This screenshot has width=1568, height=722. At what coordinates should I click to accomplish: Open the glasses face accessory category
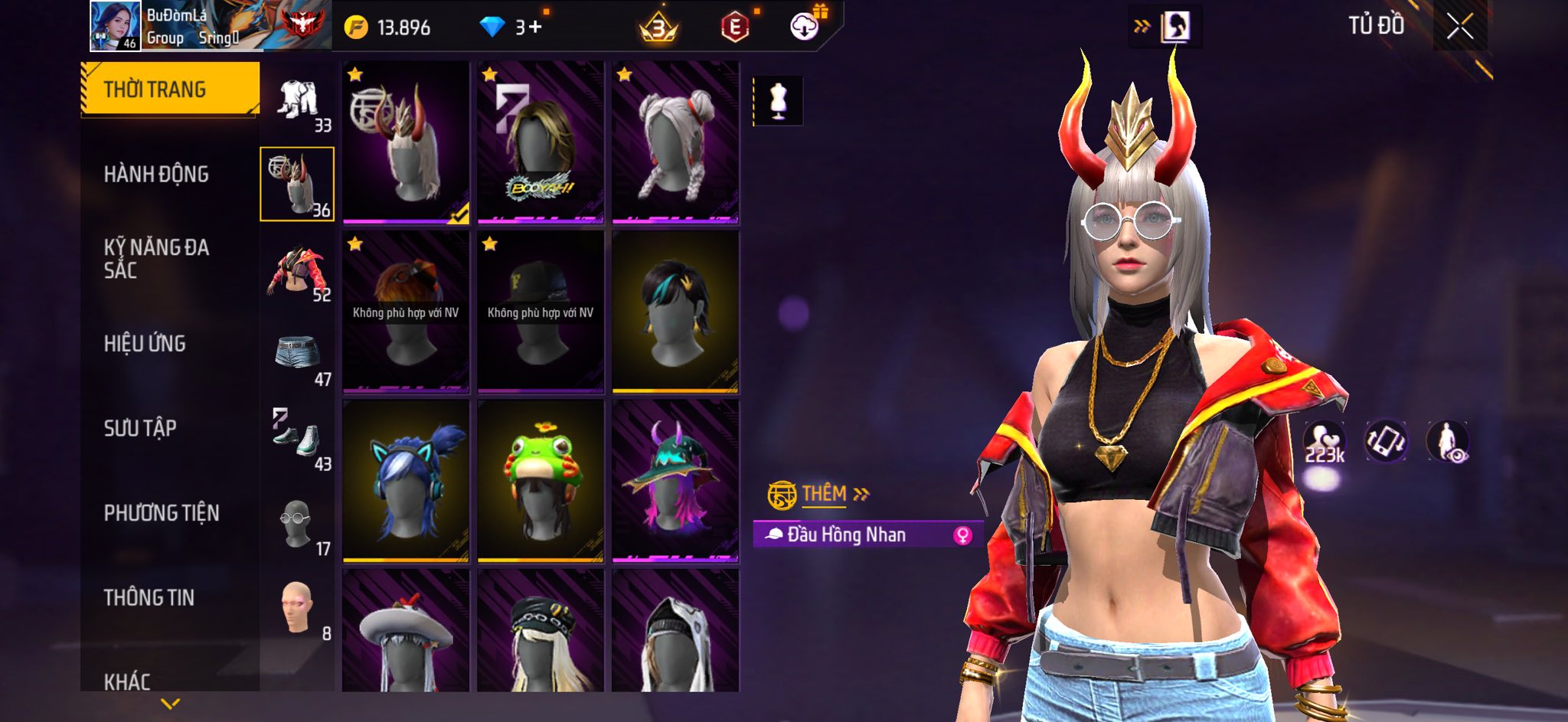pyautogui.click(x=298, y=525)
